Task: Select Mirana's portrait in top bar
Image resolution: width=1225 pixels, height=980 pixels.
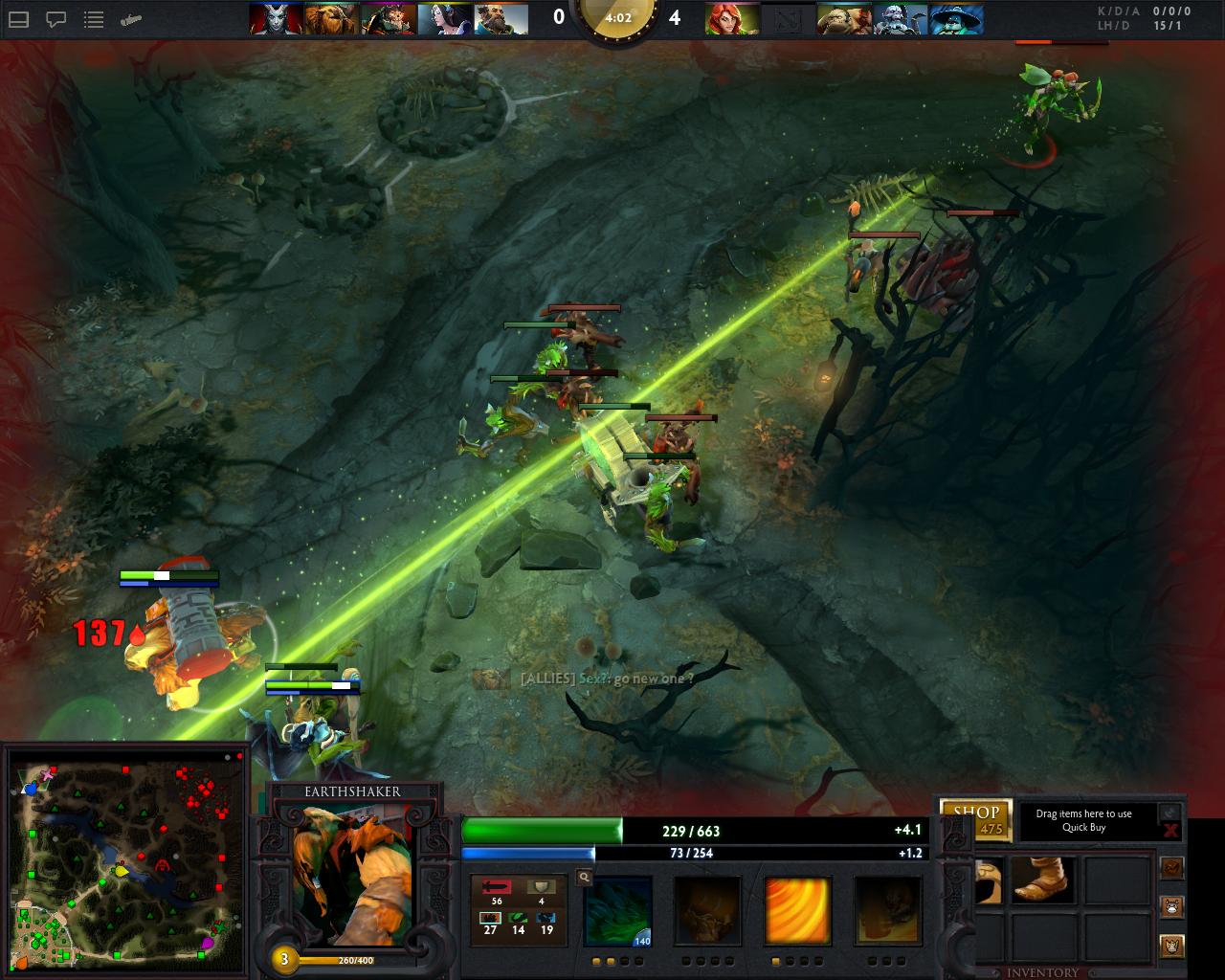Action: [x=445, y=18]
